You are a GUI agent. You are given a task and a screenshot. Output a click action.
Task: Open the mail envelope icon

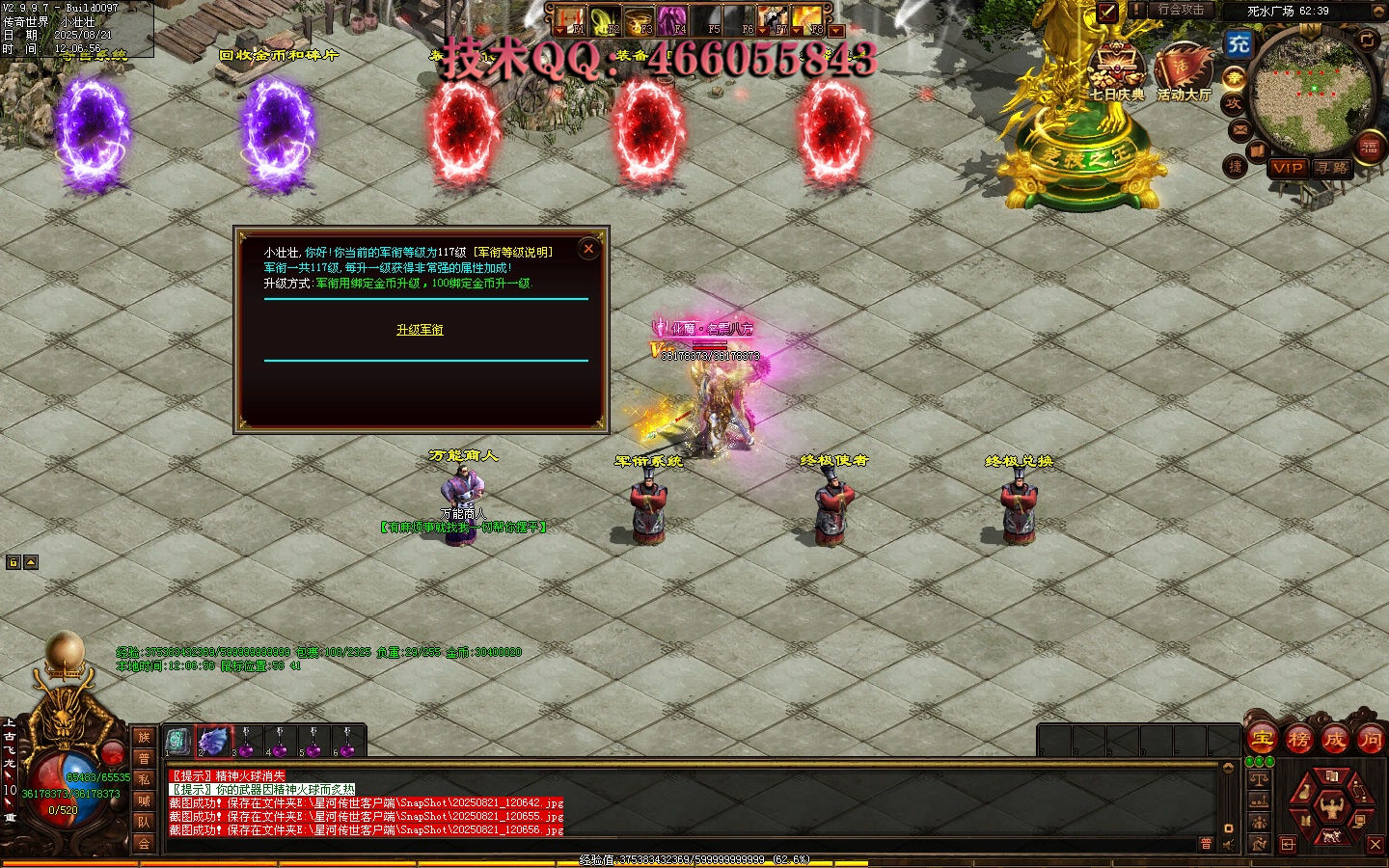[1240, 129]
